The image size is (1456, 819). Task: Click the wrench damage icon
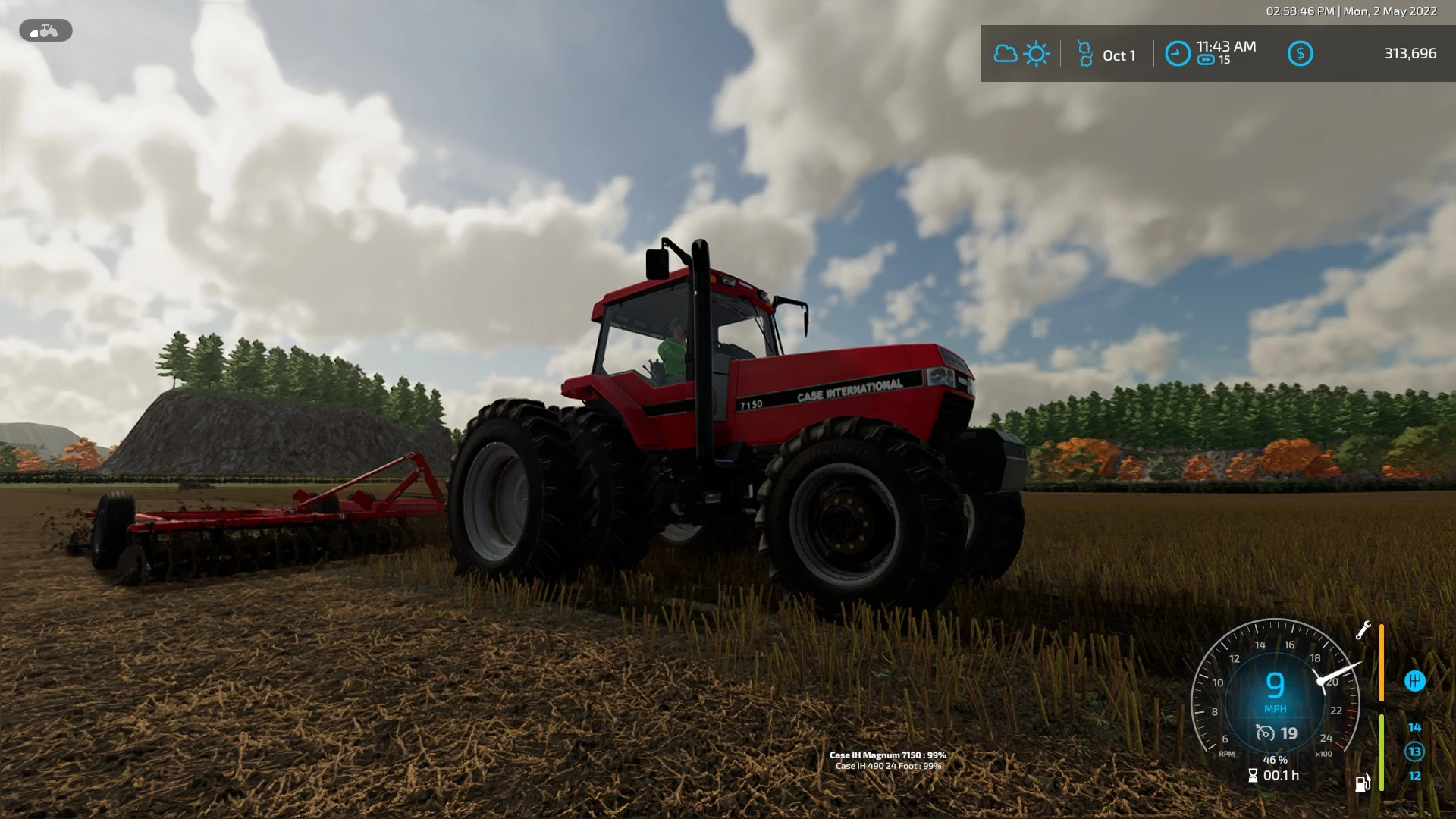[x=1363, y=631]
